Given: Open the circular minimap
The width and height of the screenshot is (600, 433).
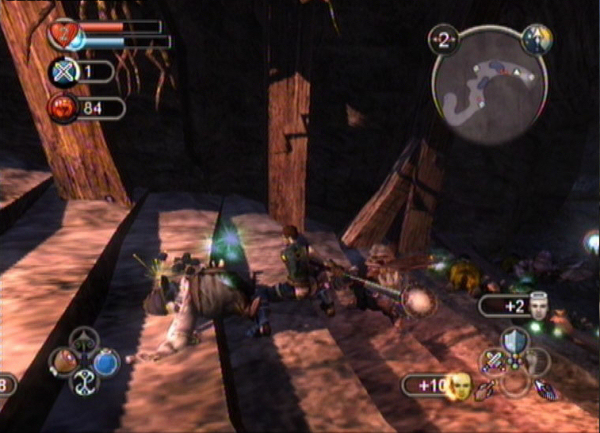Looking at the screenshot, I should [x=490, y=84].
